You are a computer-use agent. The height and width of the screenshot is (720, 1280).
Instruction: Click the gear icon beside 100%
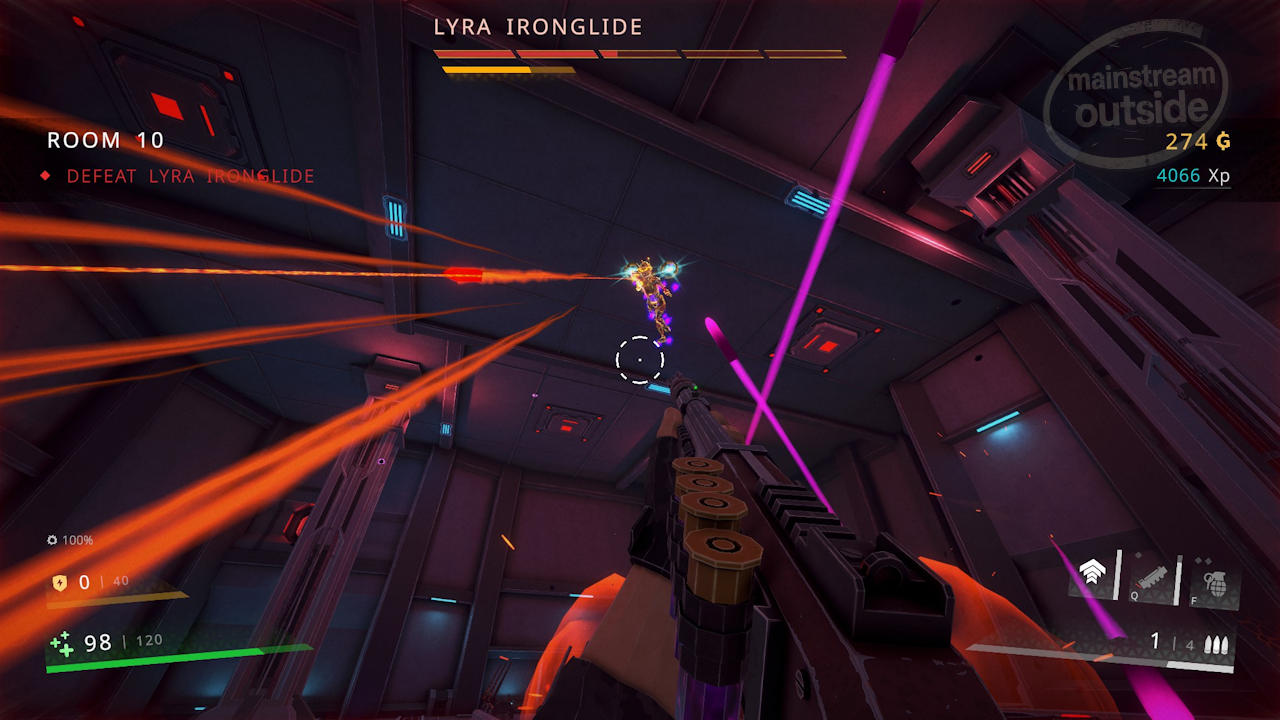(52, 540)
